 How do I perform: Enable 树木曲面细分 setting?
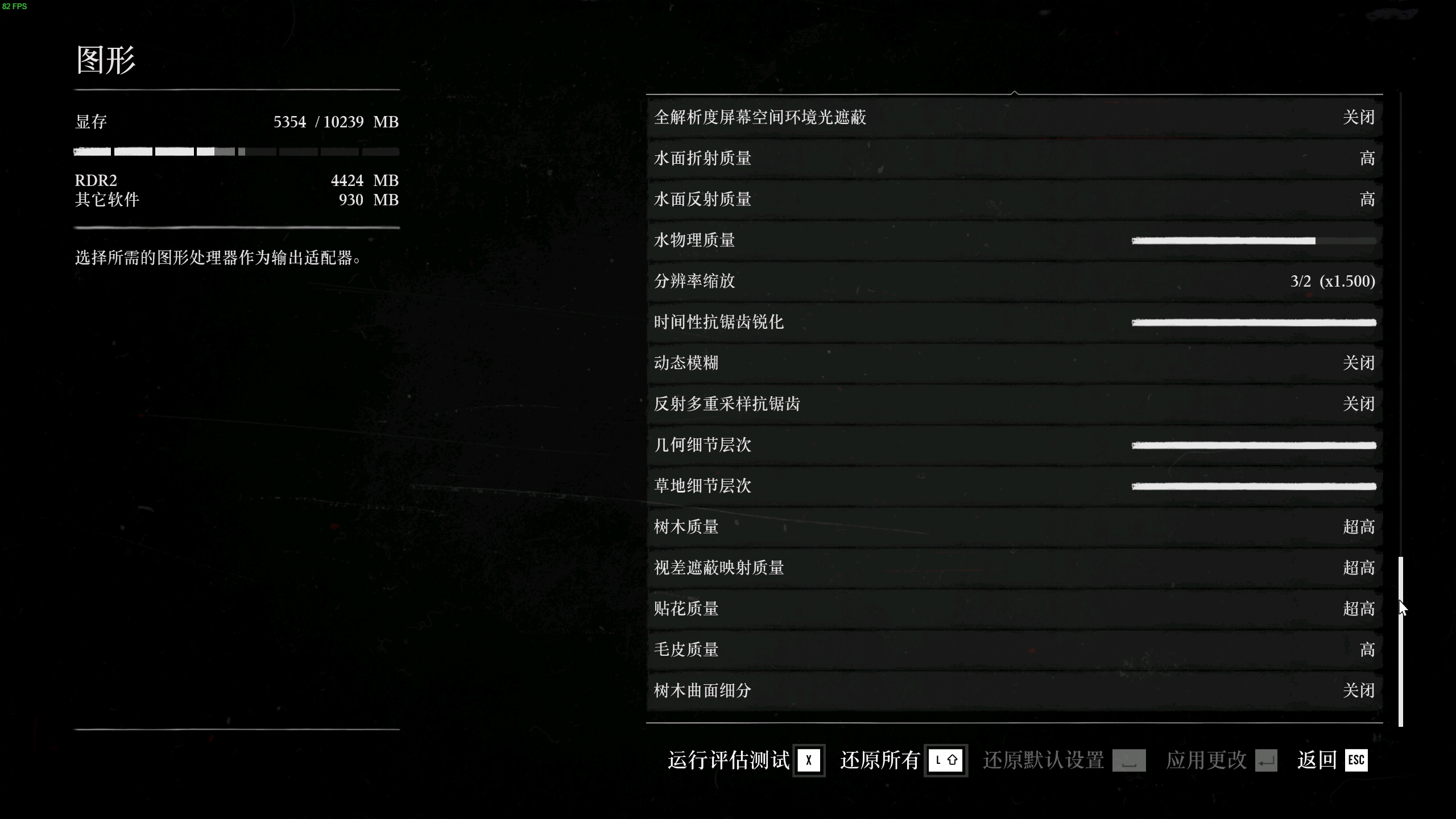[x=1012, y=690]
